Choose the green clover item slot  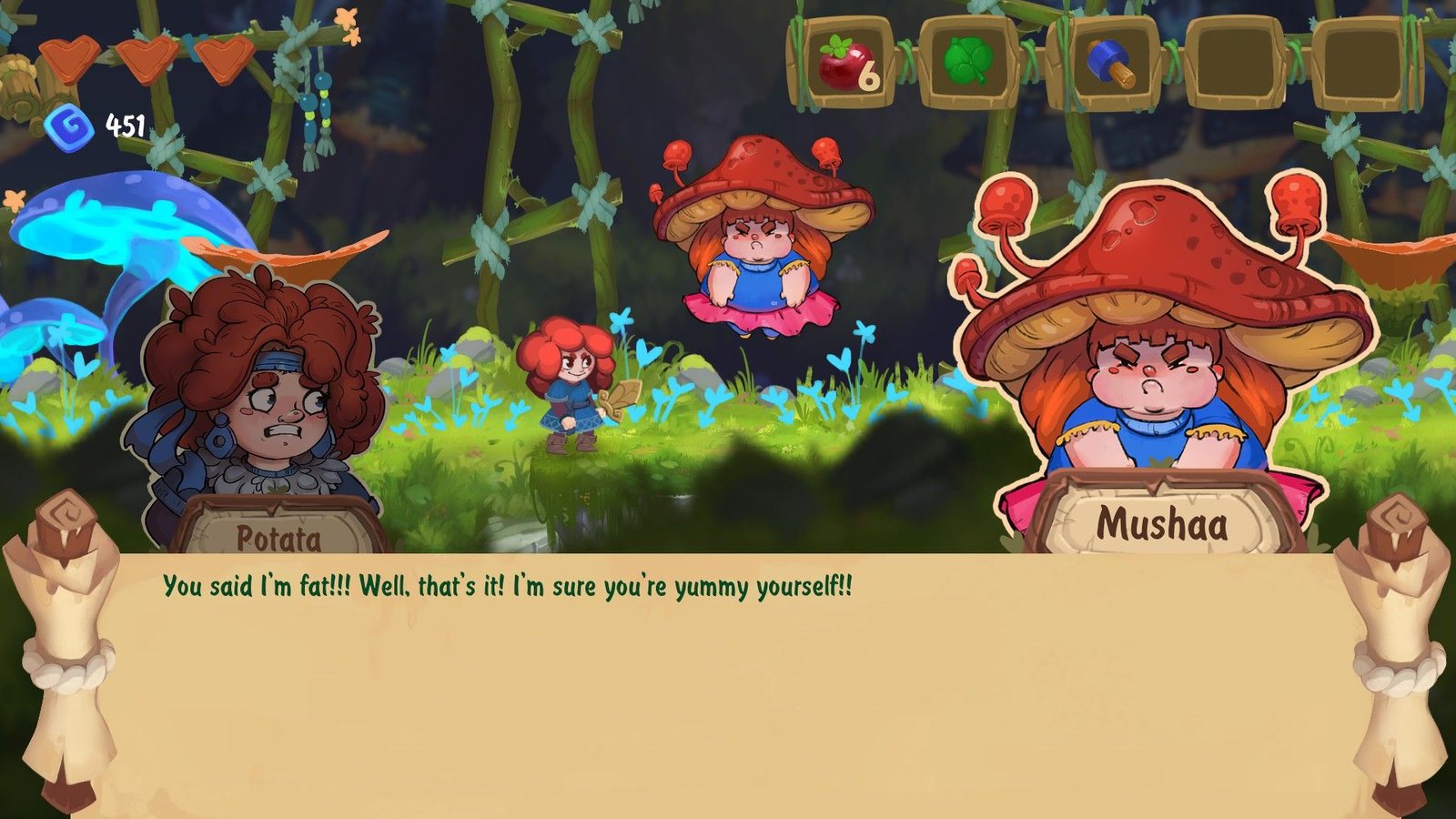pos(968,64)
